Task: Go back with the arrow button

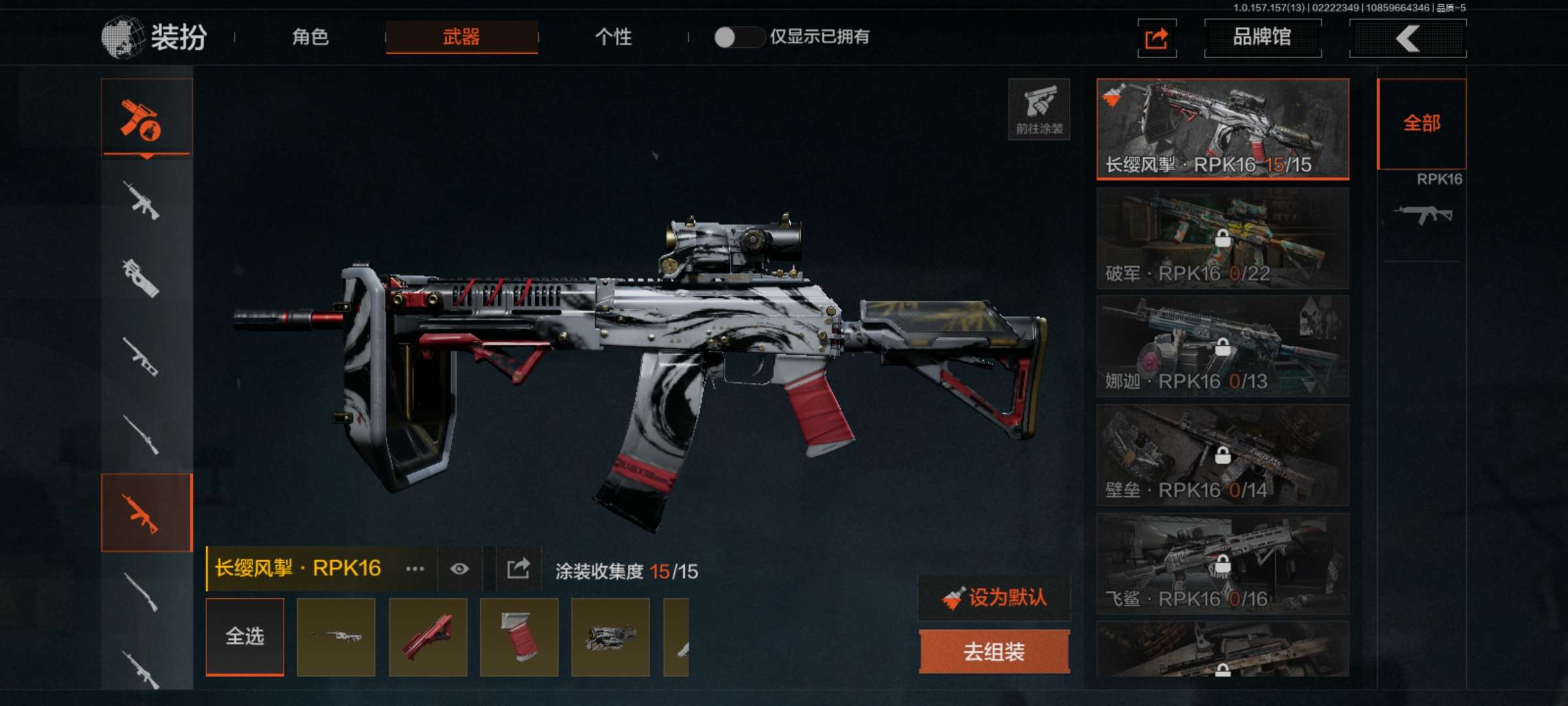Action: pyautogui.click(x=1408, y=39)
